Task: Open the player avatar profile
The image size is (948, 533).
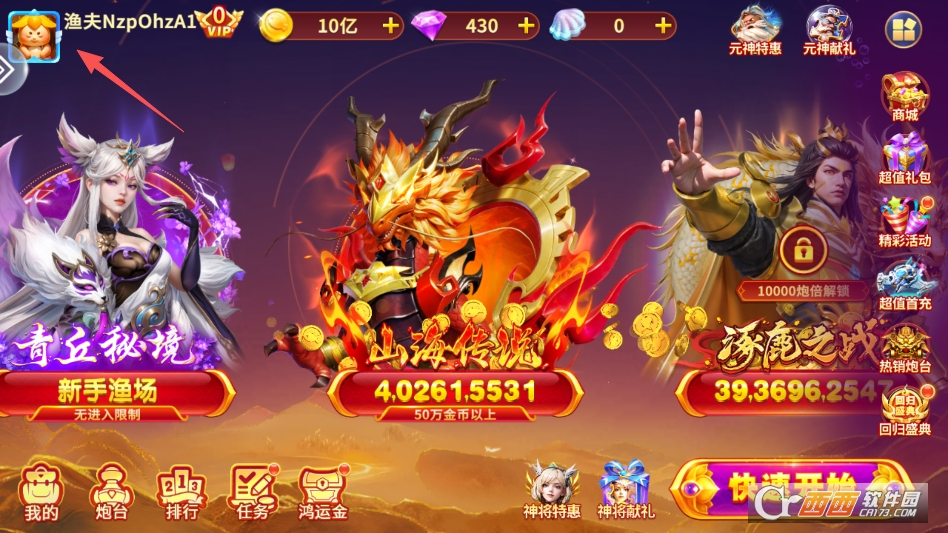Action: click(x=34, y=33)
